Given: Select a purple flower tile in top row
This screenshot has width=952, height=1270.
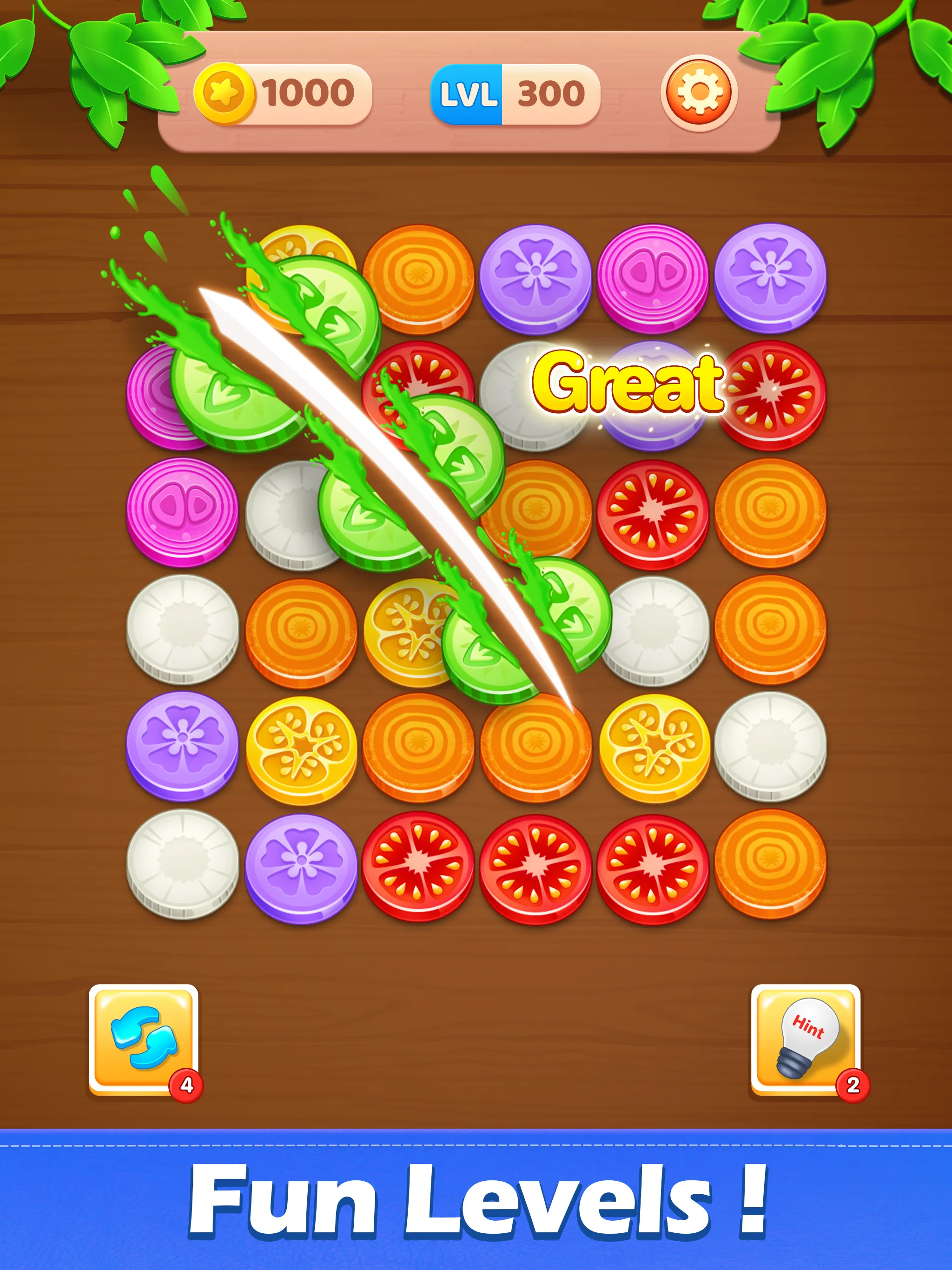Looking at the screenshot, I should pos(534,270).
